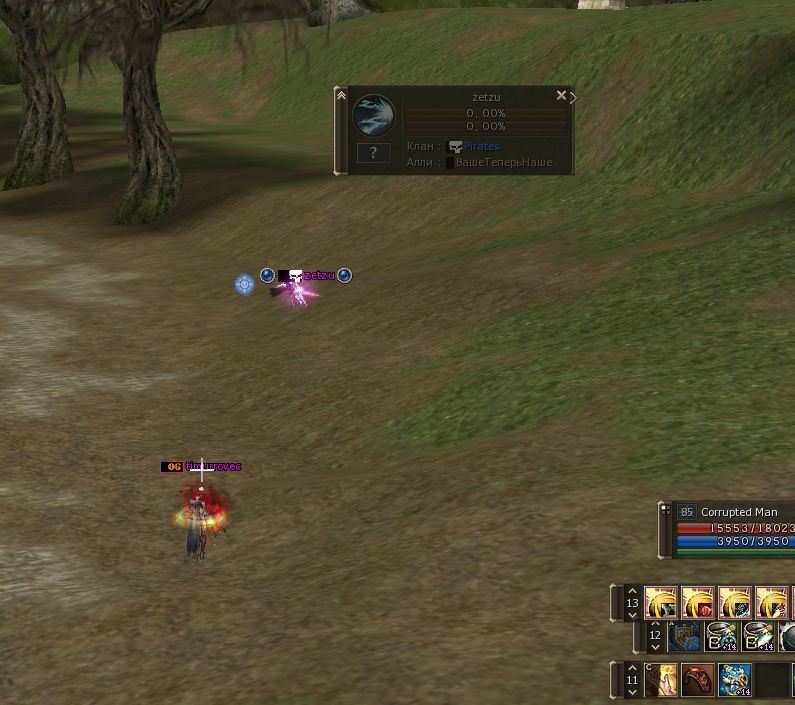The height and width of the screenshot is (705, 795).
Task: Switch hotbar page 13 up with its arrow
Action: (631, 591)
